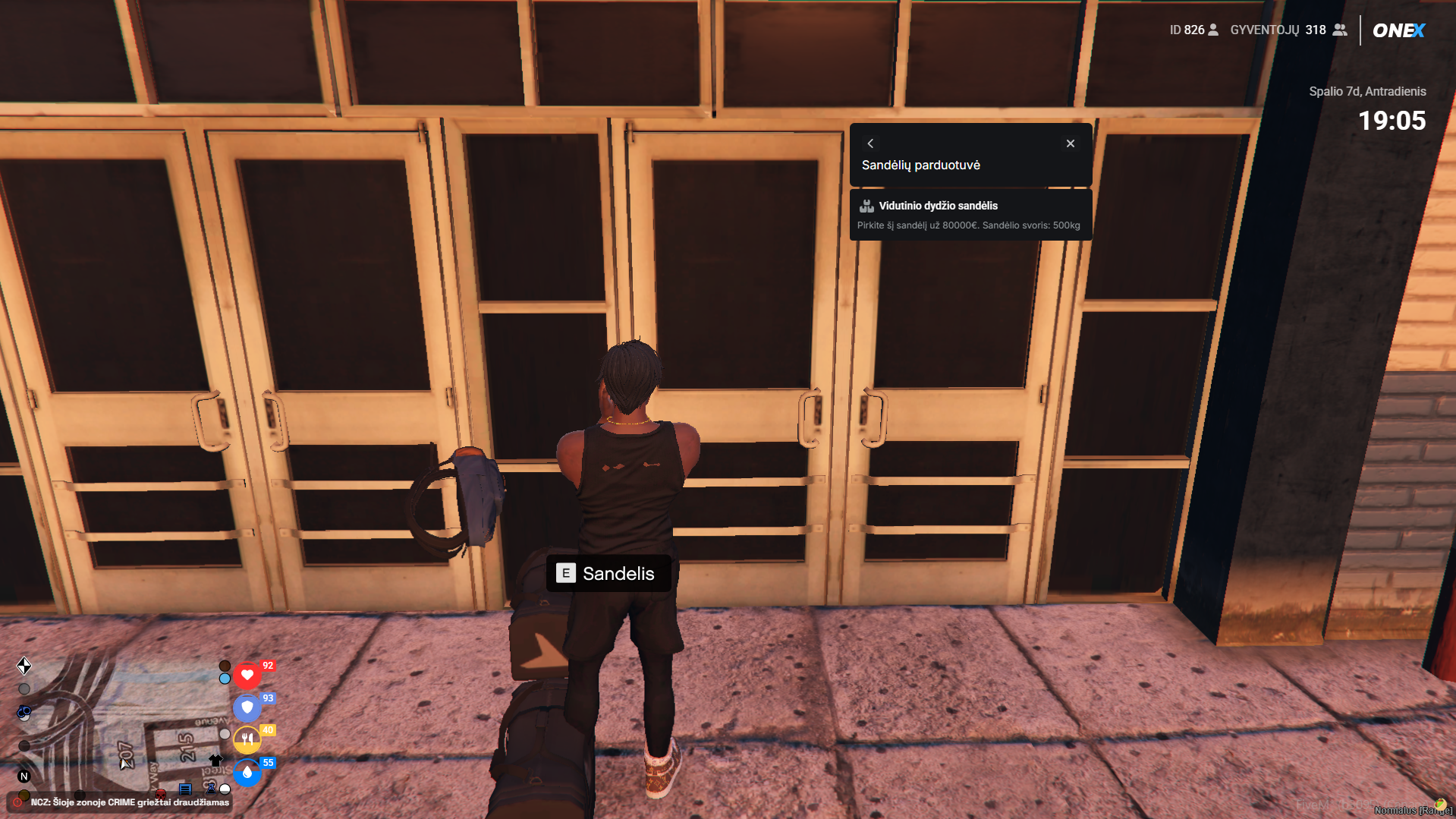Image resolution: width=1456 pixels, height=819 pixels.
Task: Select the Vidutinio dydžio sandėlis option
Action: [x=970, y=215]
